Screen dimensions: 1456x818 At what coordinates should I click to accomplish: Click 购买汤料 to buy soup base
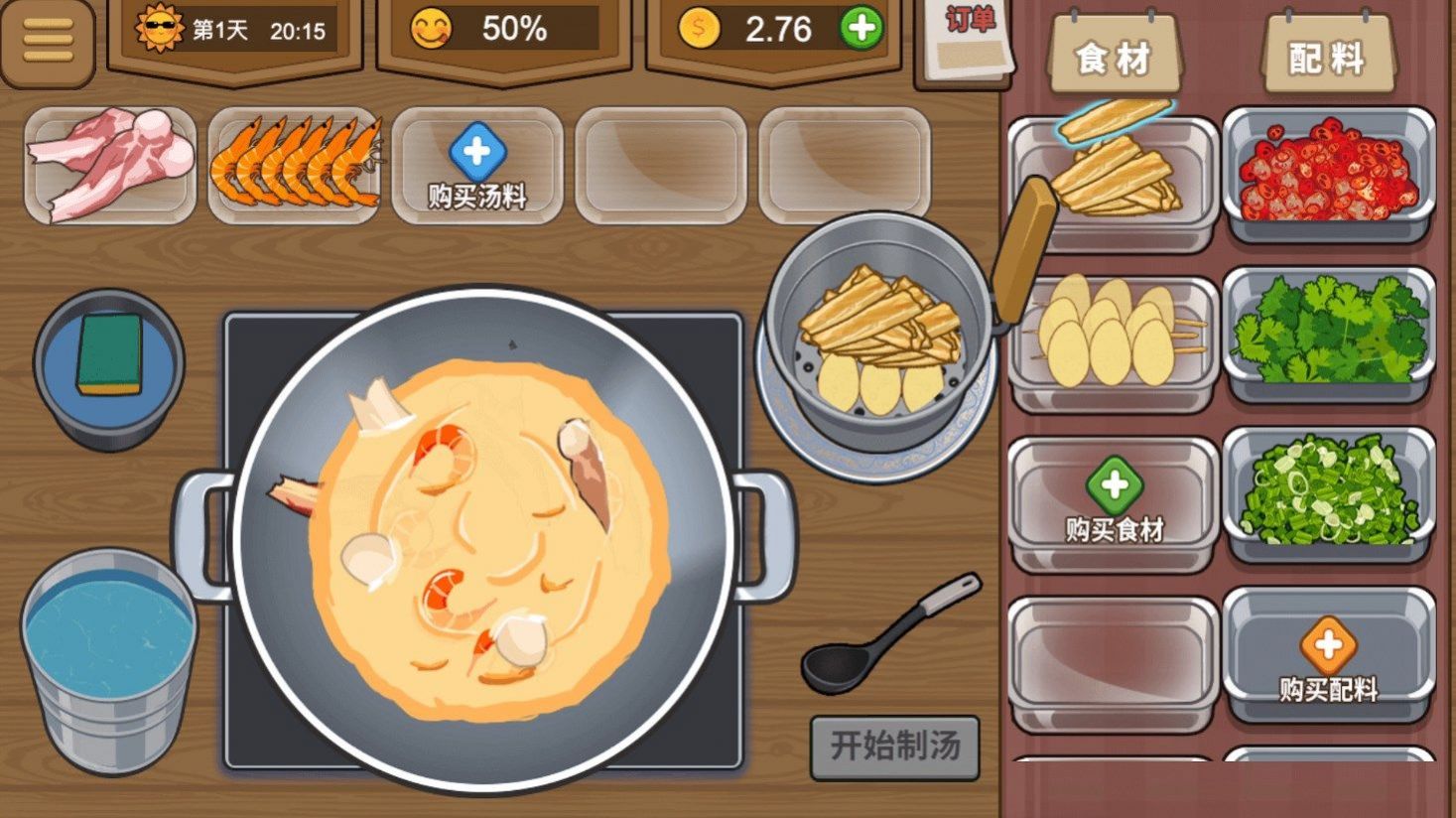(x=476, y=167)
